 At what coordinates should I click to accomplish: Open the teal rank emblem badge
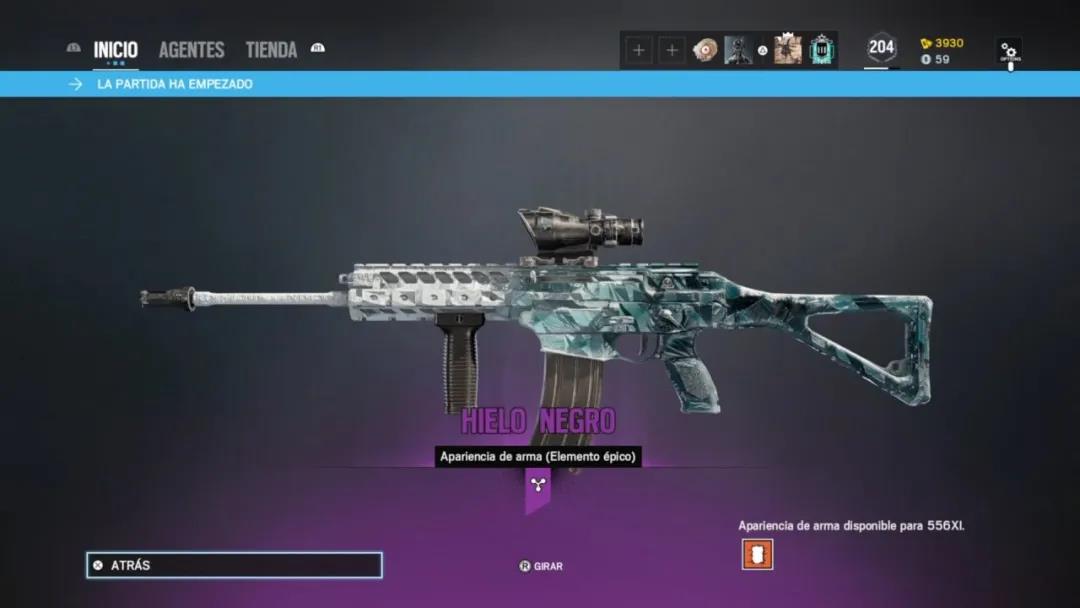[822, 50]
